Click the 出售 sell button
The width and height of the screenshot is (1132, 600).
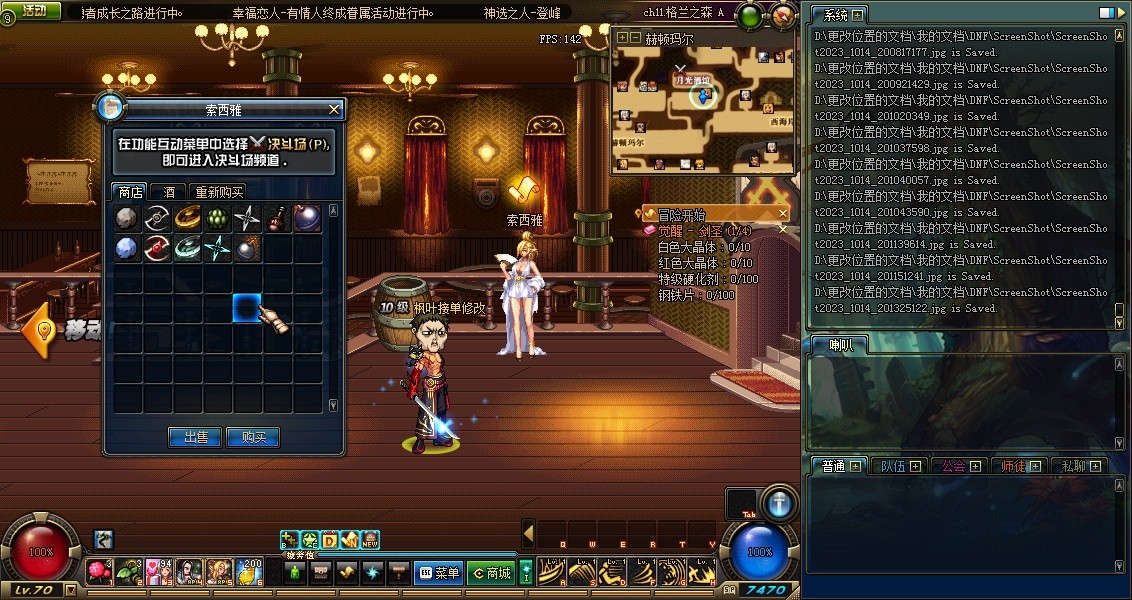tap(195, 437)
